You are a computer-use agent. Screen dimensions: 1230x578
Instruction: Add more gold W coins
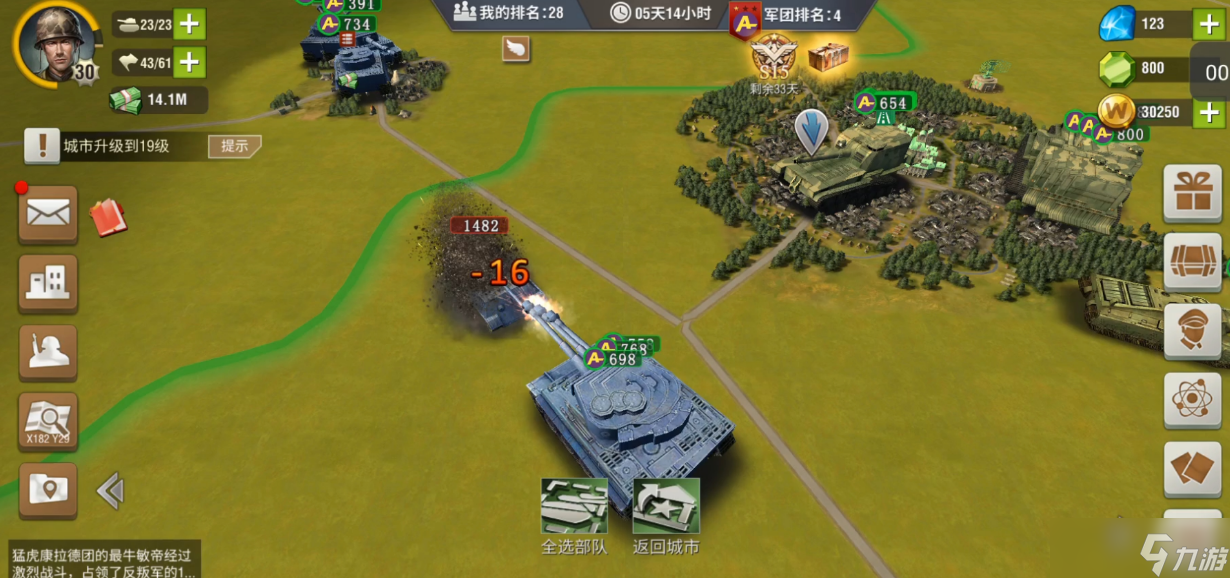[1208, 112]
